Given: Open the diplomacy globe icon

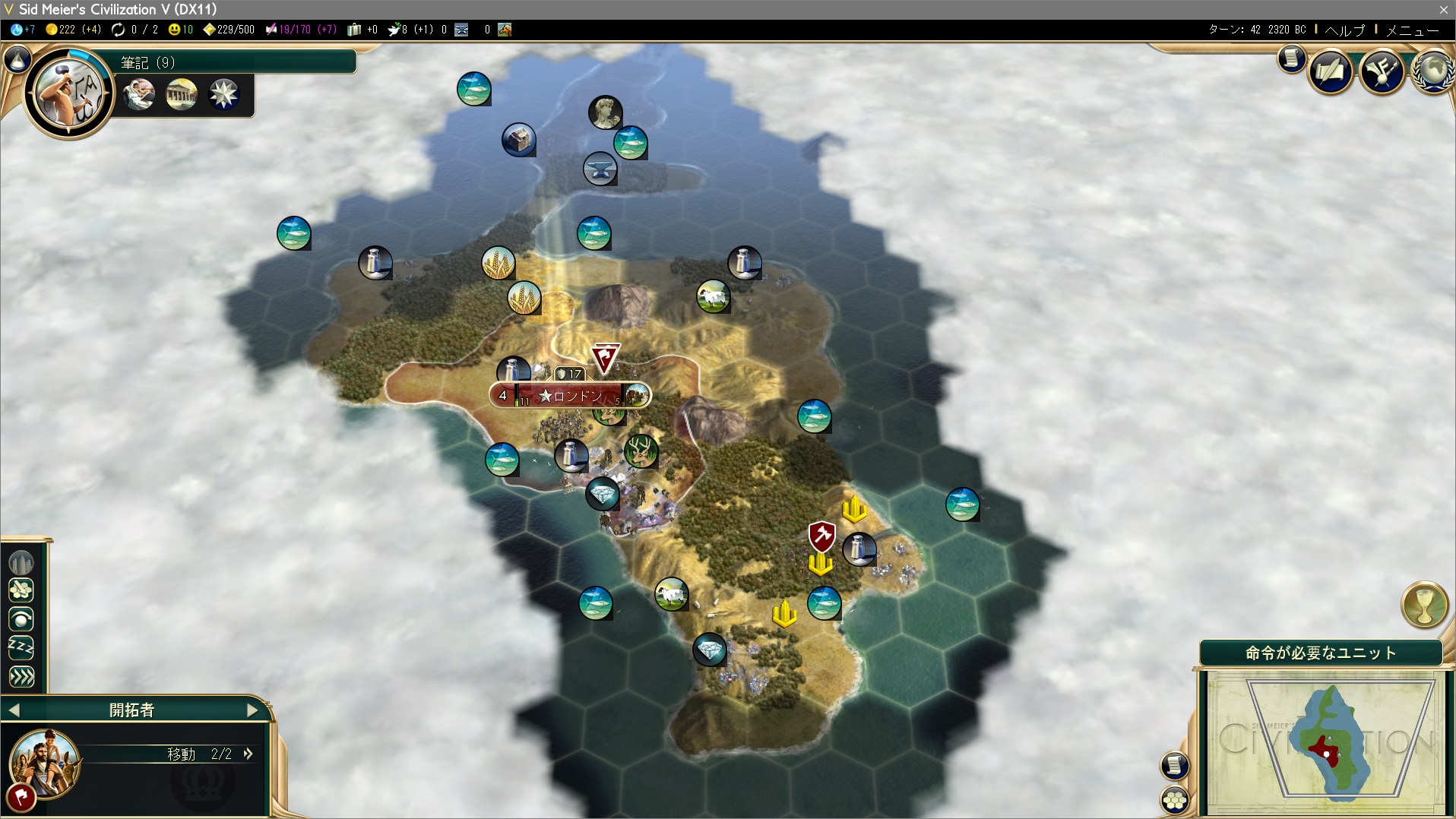Looking at the screenshot, I should (x=1432, y=72).
